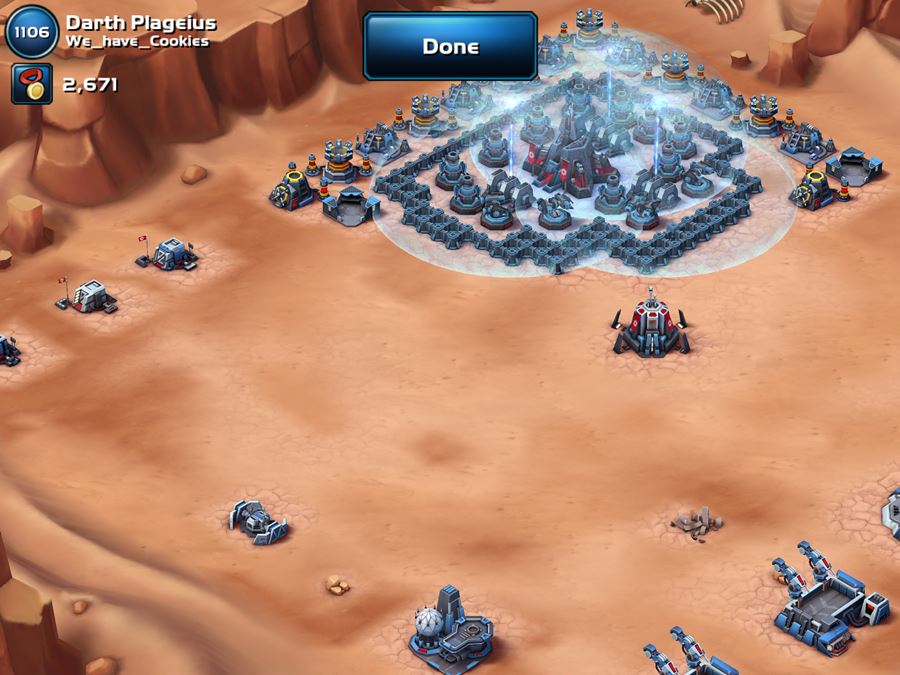Open the medals icon beside 2,671

[x=32, y=85]
